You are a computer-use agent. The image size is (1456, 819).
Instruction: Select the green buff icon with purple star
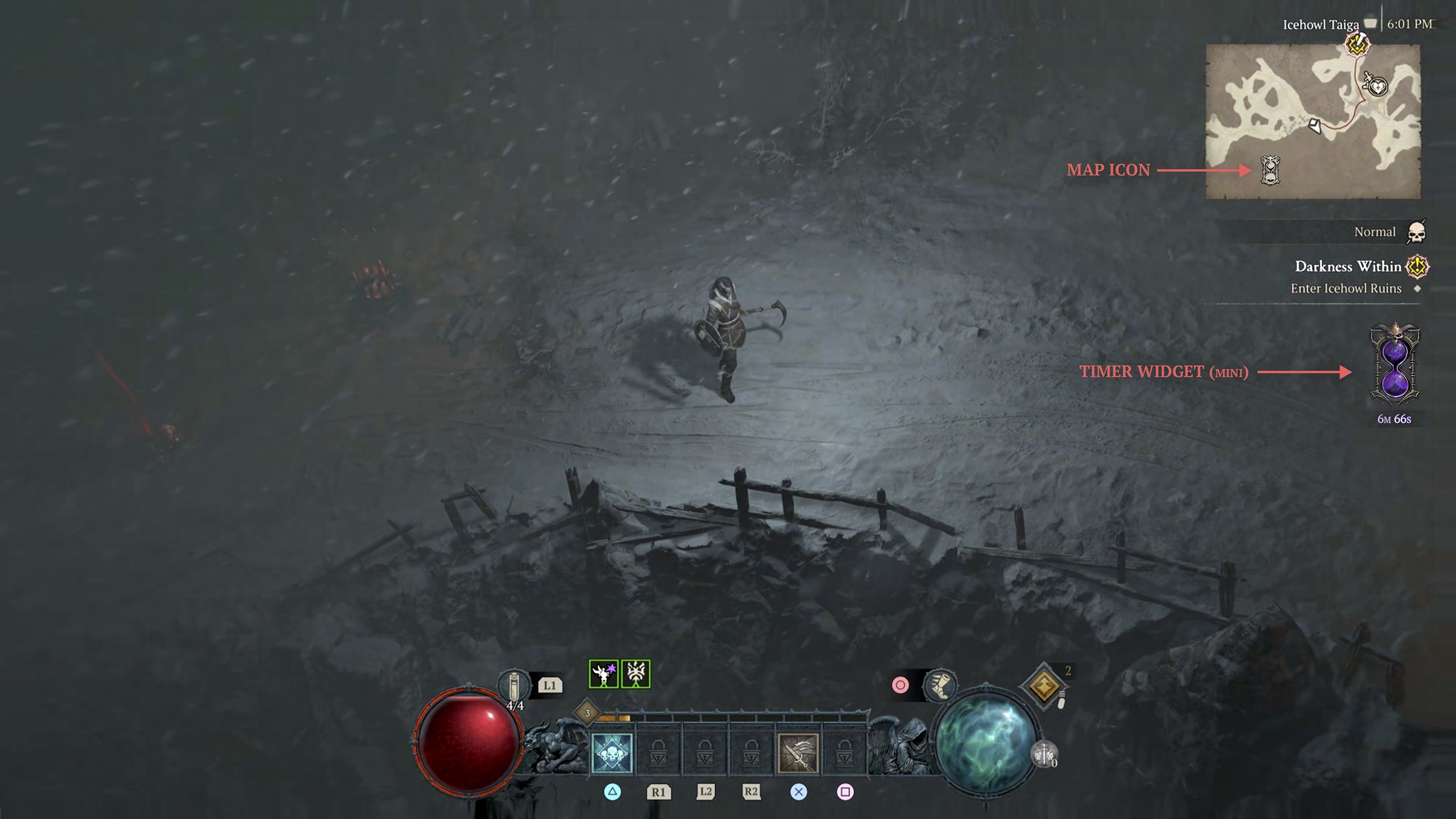603,675
